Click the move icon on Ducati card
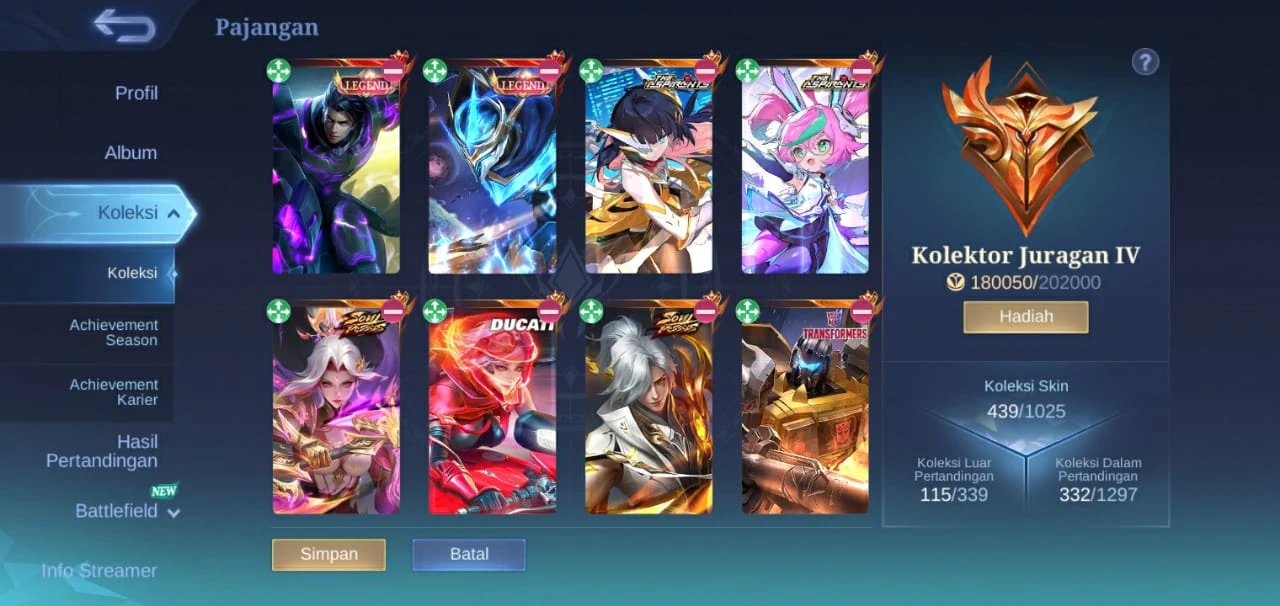 (x=435, y=311)
